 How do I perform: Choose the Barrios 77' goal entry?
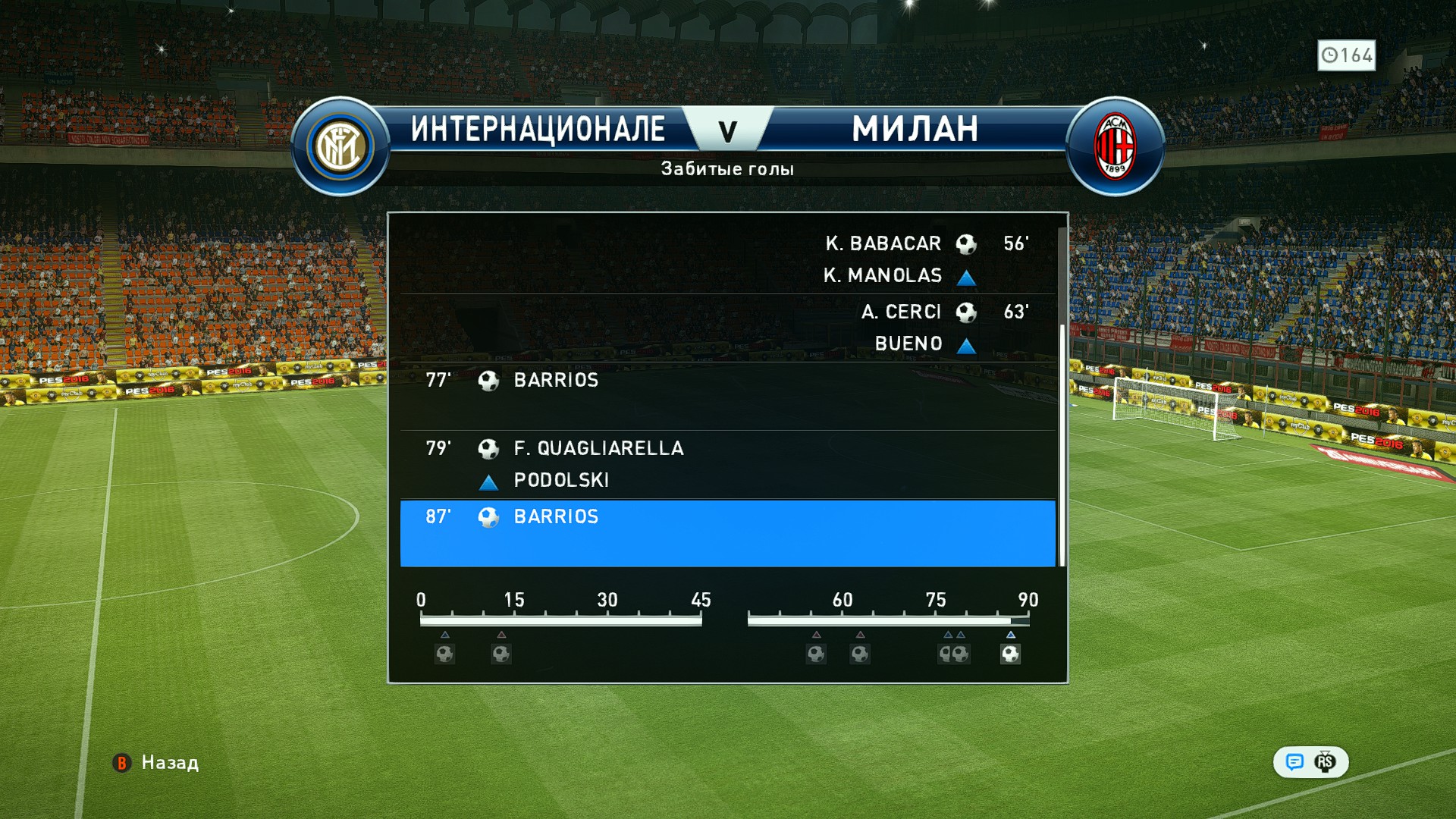coord(728,395)
